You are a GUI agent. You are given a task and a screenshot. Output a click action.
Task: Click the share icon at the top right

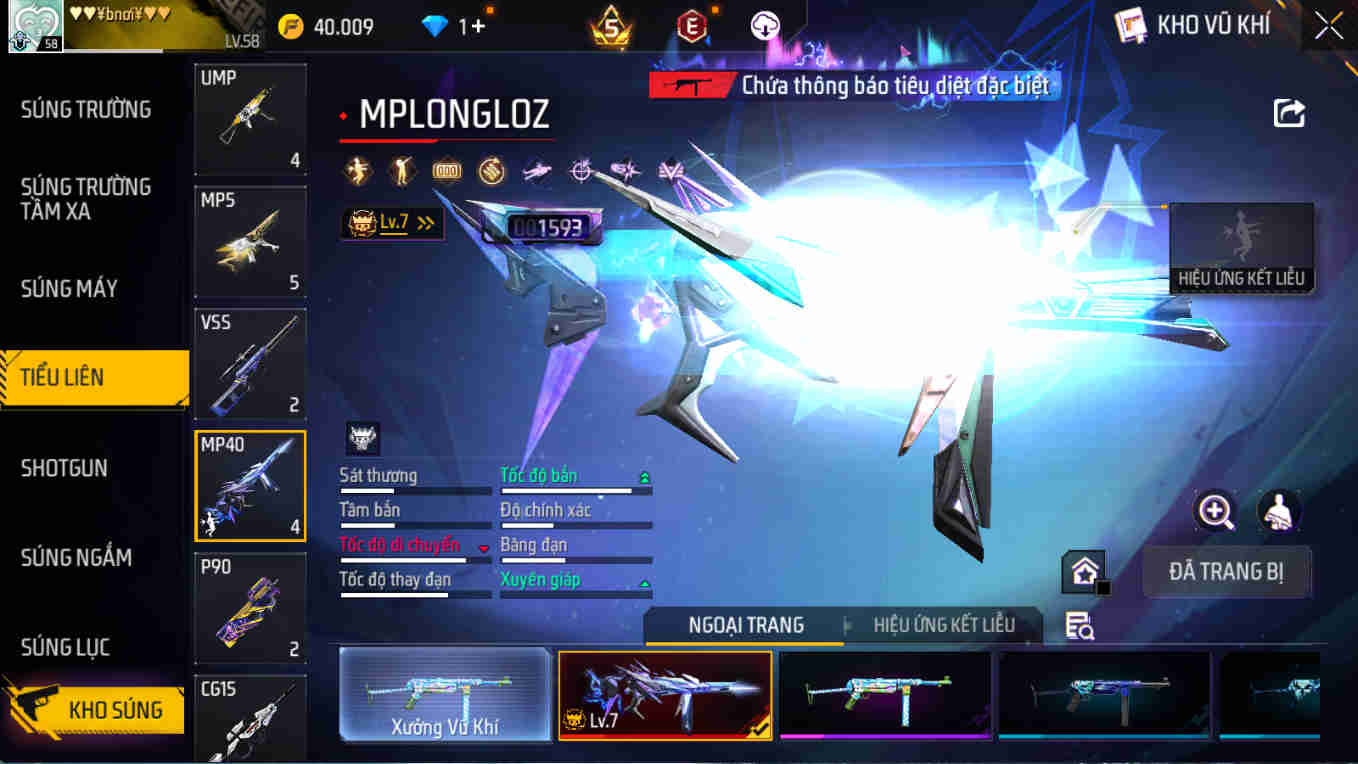1290,113
